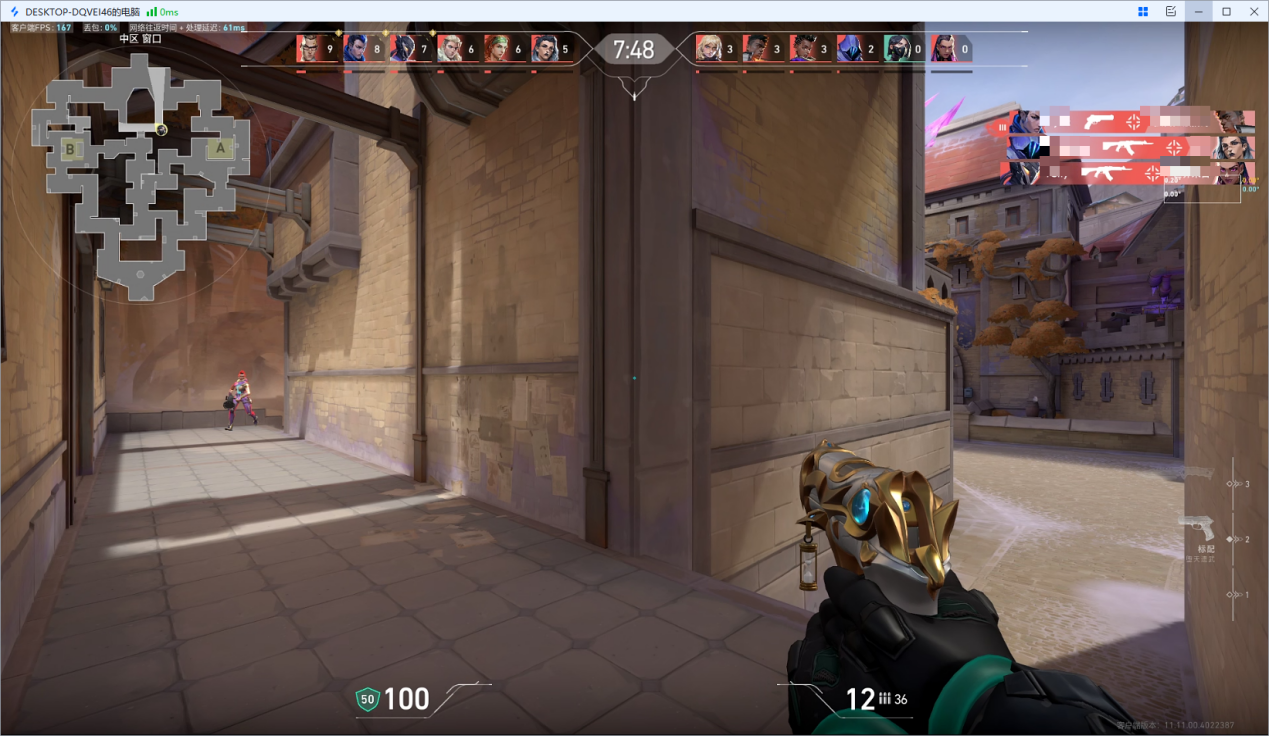The height and width of the screenshot is (736, 1269).
Task: Select the B site marker on the minimap
Action: pyautogui.click(x=70, y=150)
